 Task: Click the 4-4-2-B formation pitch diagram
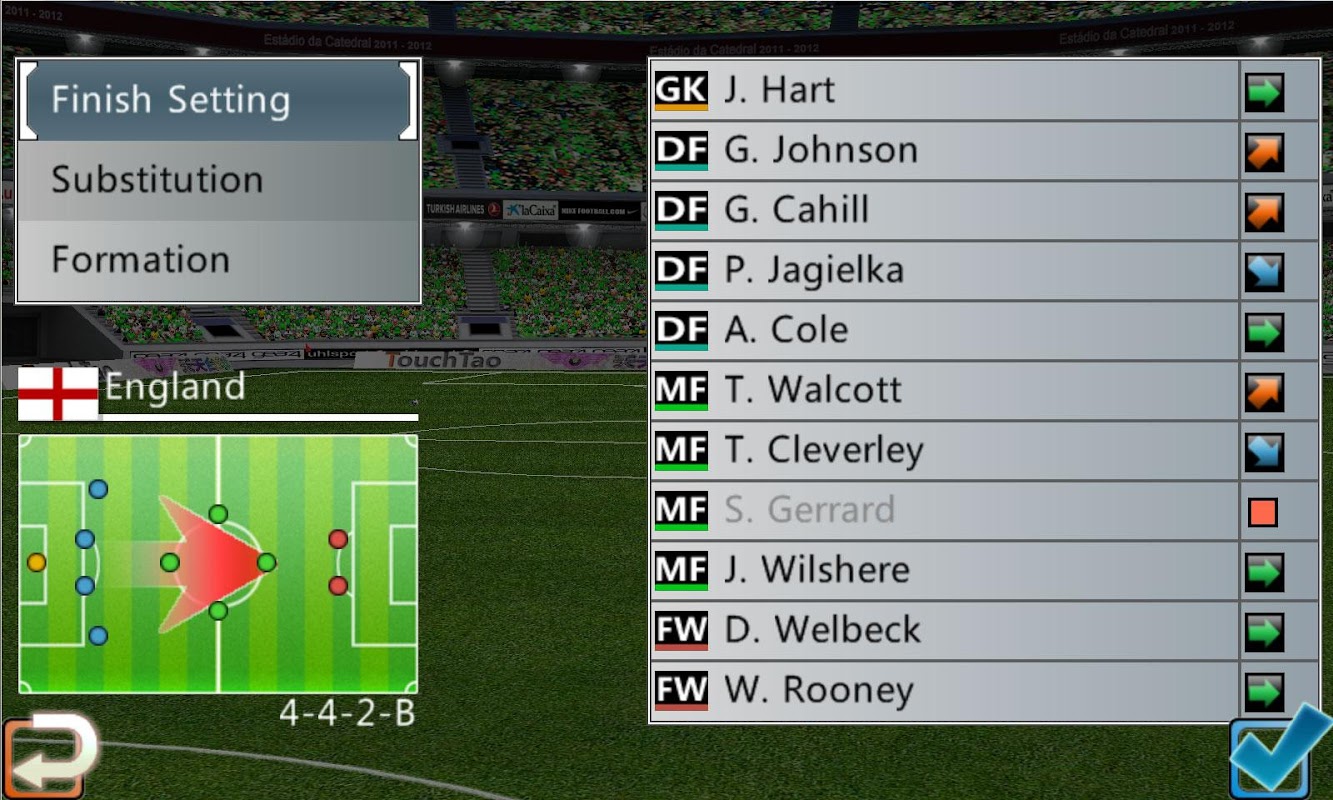point(218,563)
